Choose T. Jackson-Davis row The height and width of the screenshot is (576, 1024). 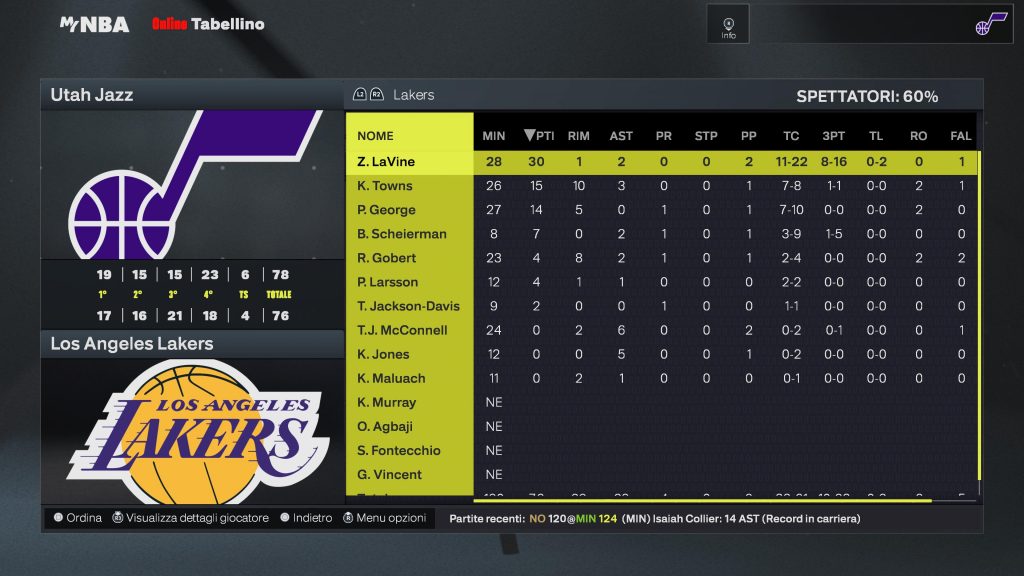tap(408, 306)
